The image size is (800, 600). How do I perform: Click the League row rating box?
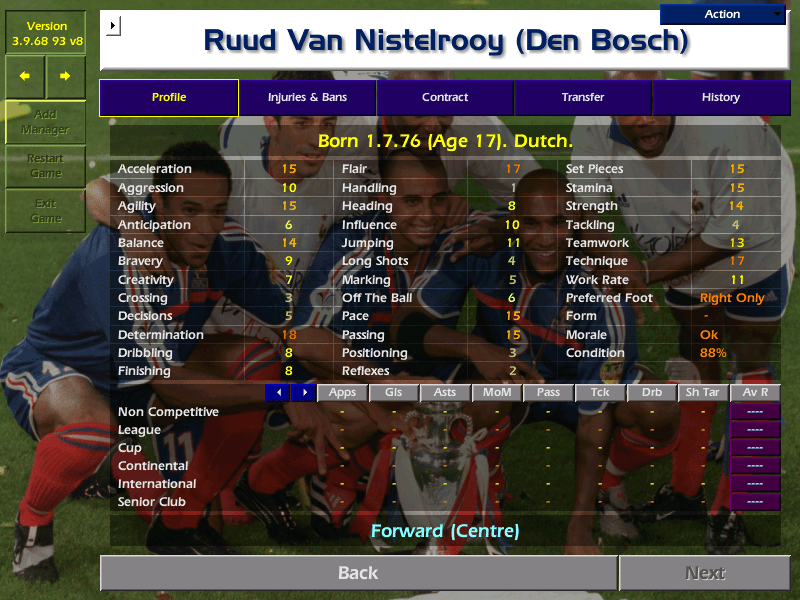(x=755, y=430)
